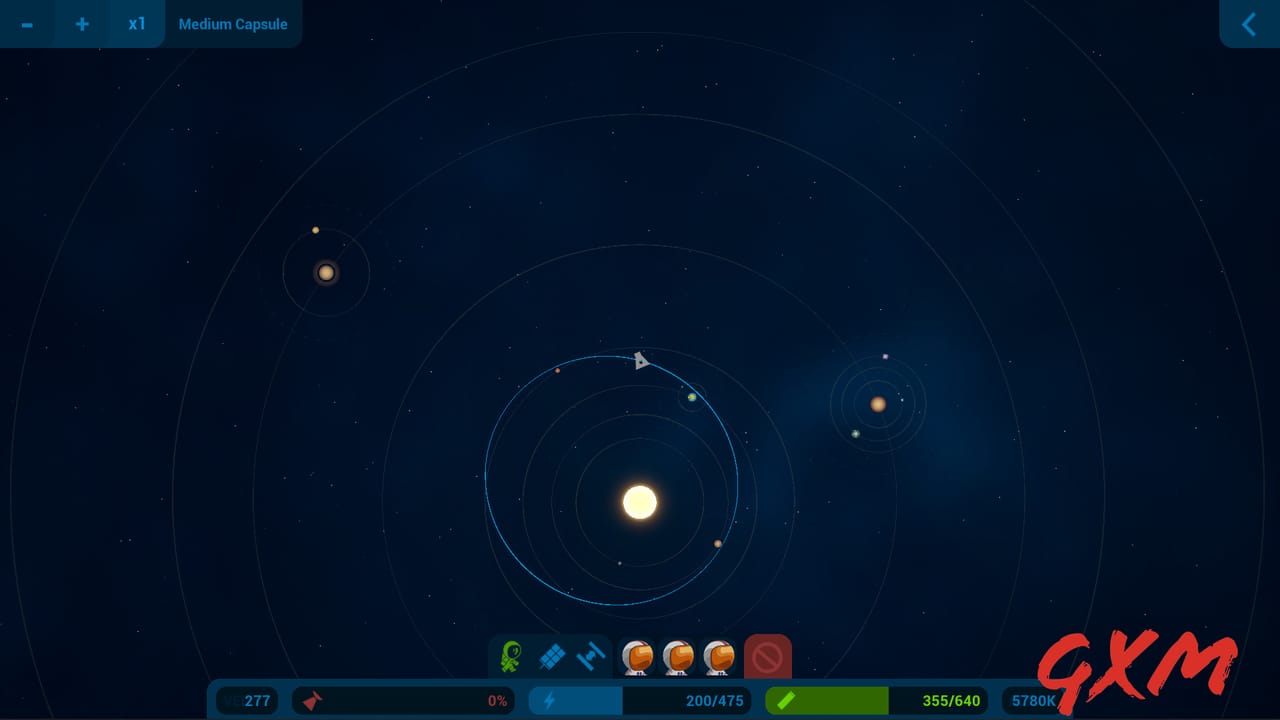Click the lightning energy icon
Image resolution: width=1280 pixels, height=720 pixels.
[549, 700]
